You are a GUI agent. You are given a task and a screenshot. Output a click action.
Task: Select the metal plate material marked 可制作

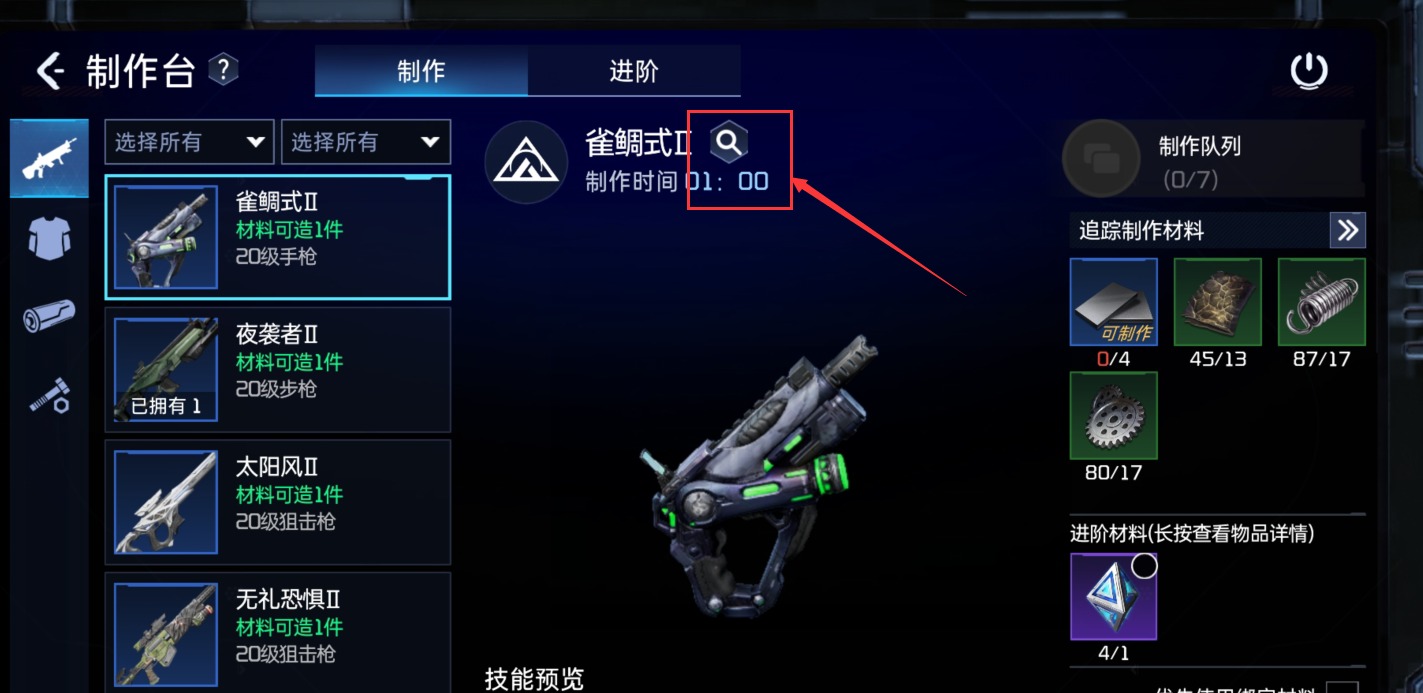pyautogui.click(x=1113, y=302)
